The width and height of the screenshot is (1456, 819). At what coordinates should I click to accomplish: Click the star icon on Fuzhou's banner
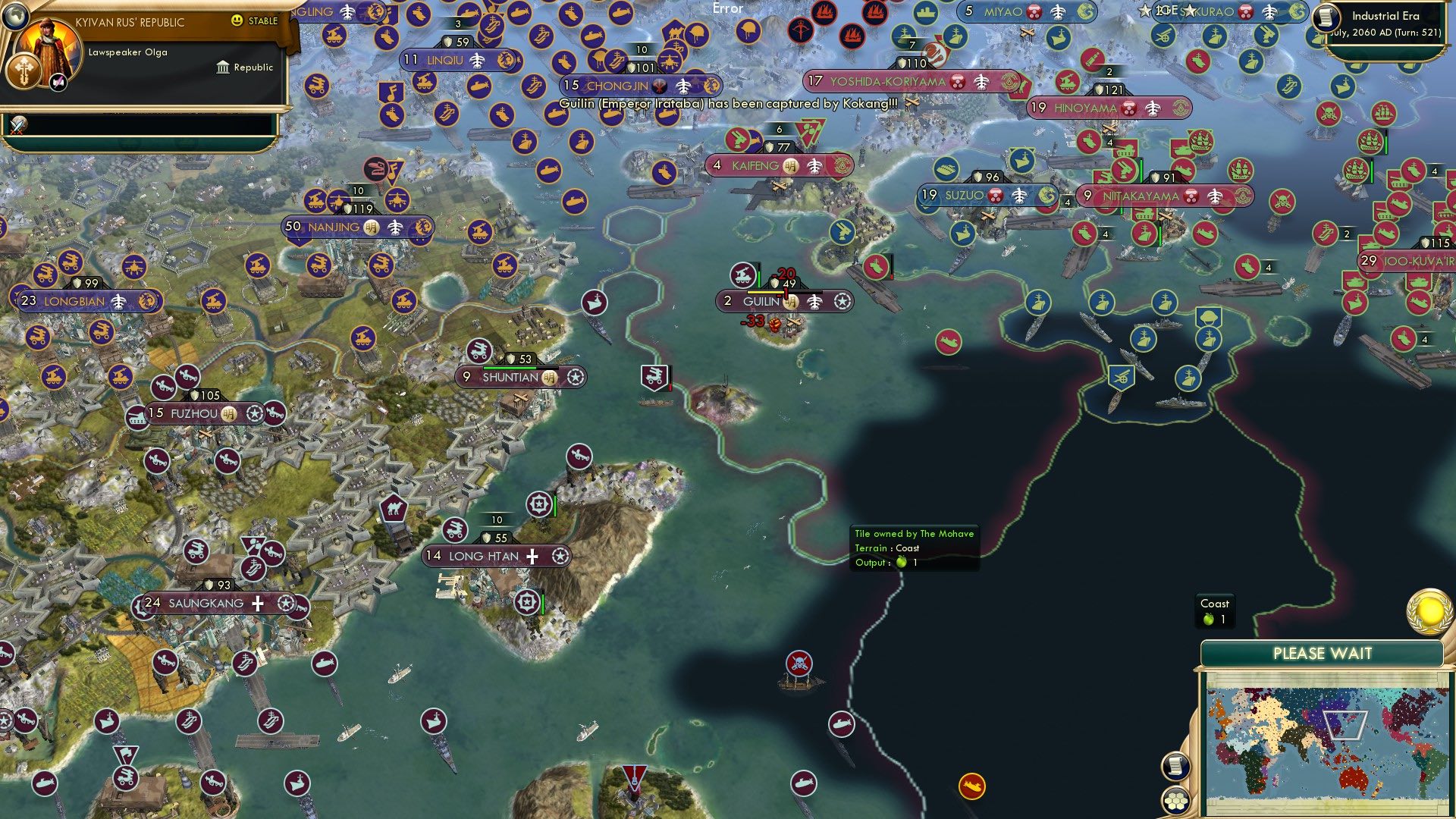click(x=255, y=414)
